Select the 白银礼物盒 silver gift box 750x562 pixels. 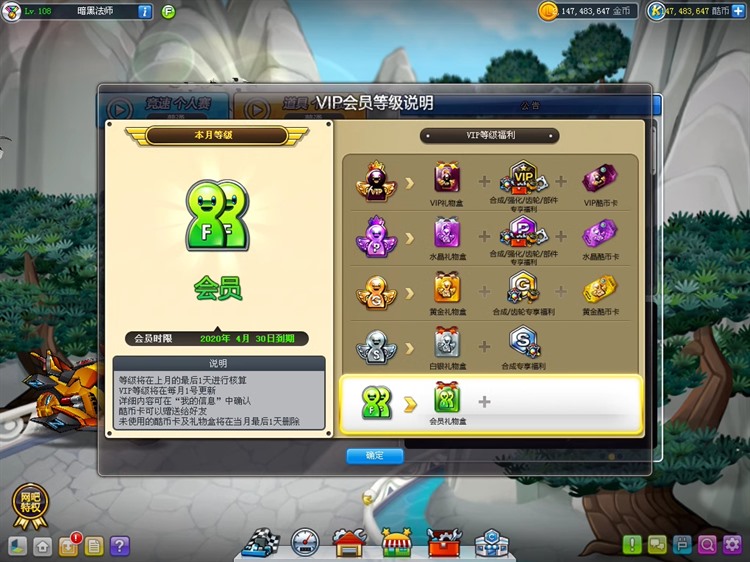pos(446,343)
